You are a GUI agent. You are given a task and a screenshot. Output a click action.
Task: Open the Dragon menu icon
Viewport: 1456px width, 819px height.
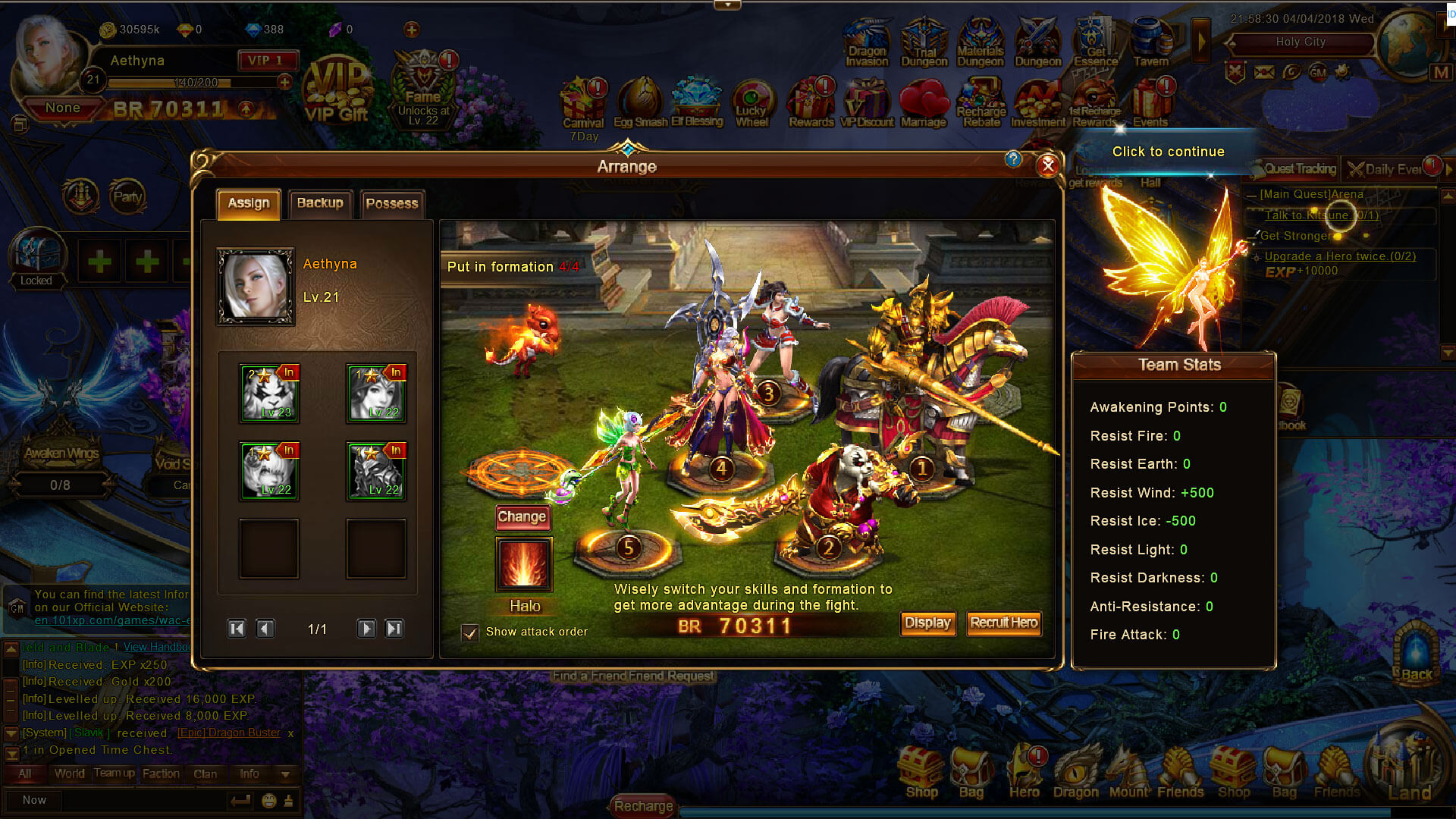[1075, 772]
